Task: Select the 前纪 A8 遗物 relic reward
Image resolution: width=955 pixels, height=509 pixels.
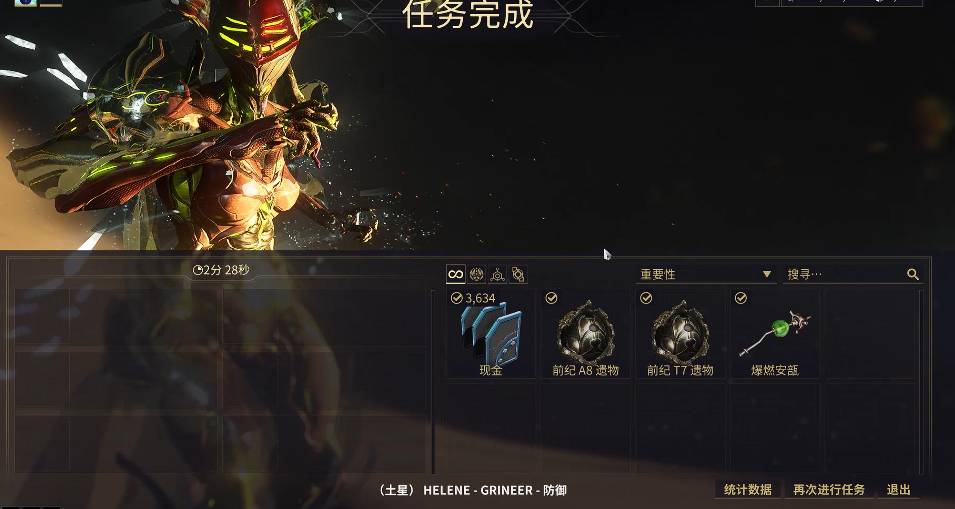Action: click(x=586, y=334)
